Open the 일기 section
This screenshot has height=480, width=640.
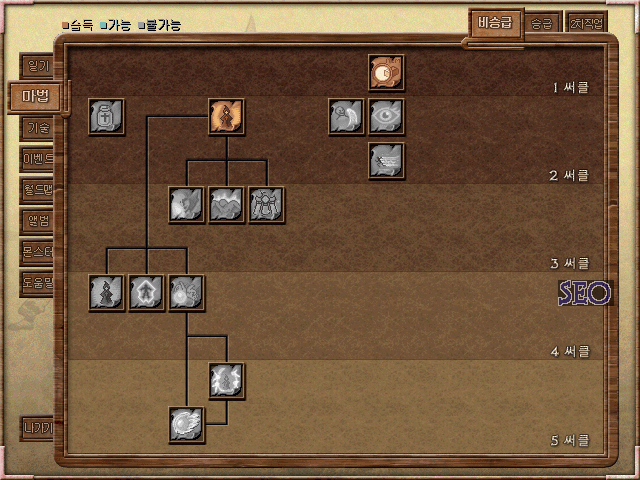40,67
